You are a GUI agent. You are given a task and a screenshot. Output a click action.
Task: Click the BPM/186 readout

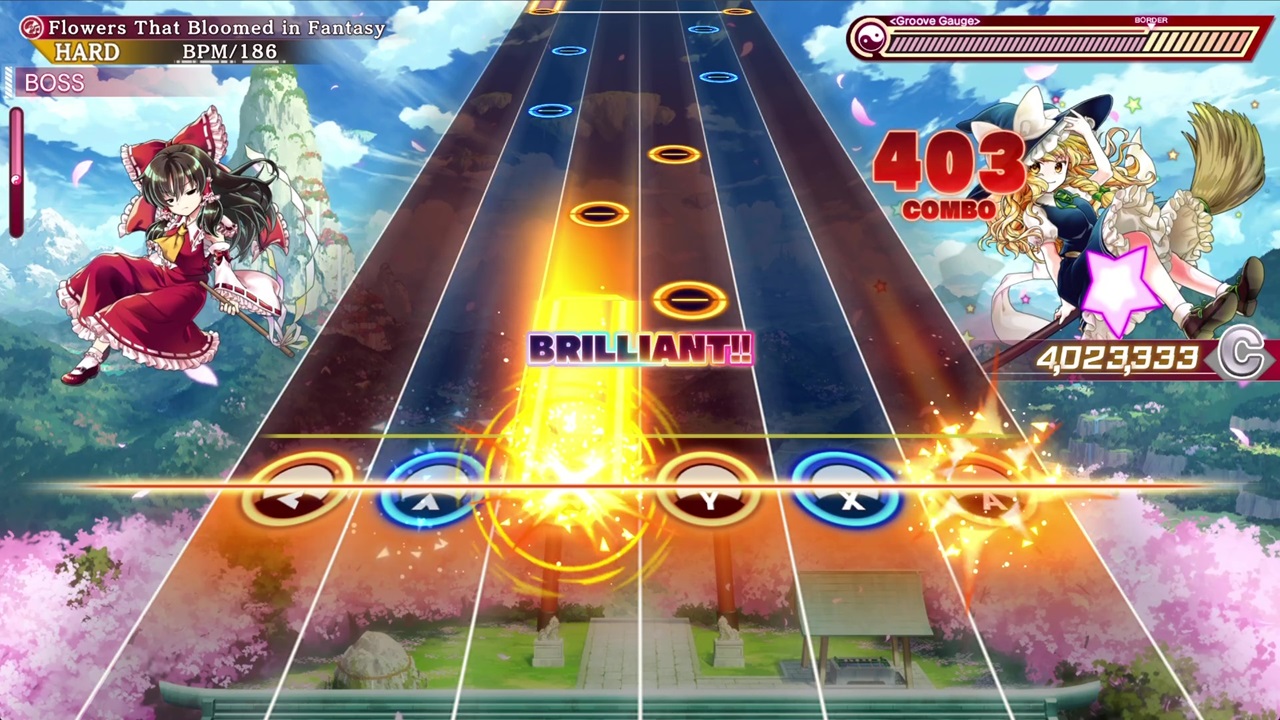232,52
